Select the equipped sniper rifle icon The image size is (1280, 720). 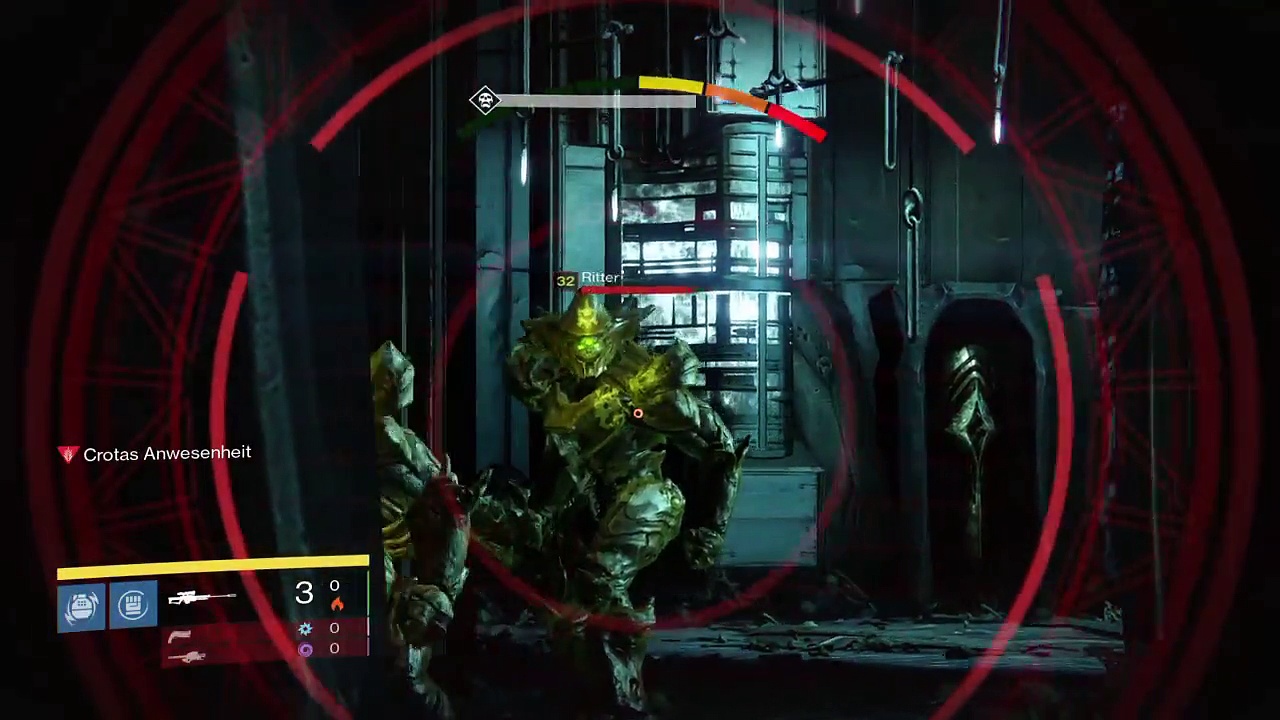tap(201, 598)
